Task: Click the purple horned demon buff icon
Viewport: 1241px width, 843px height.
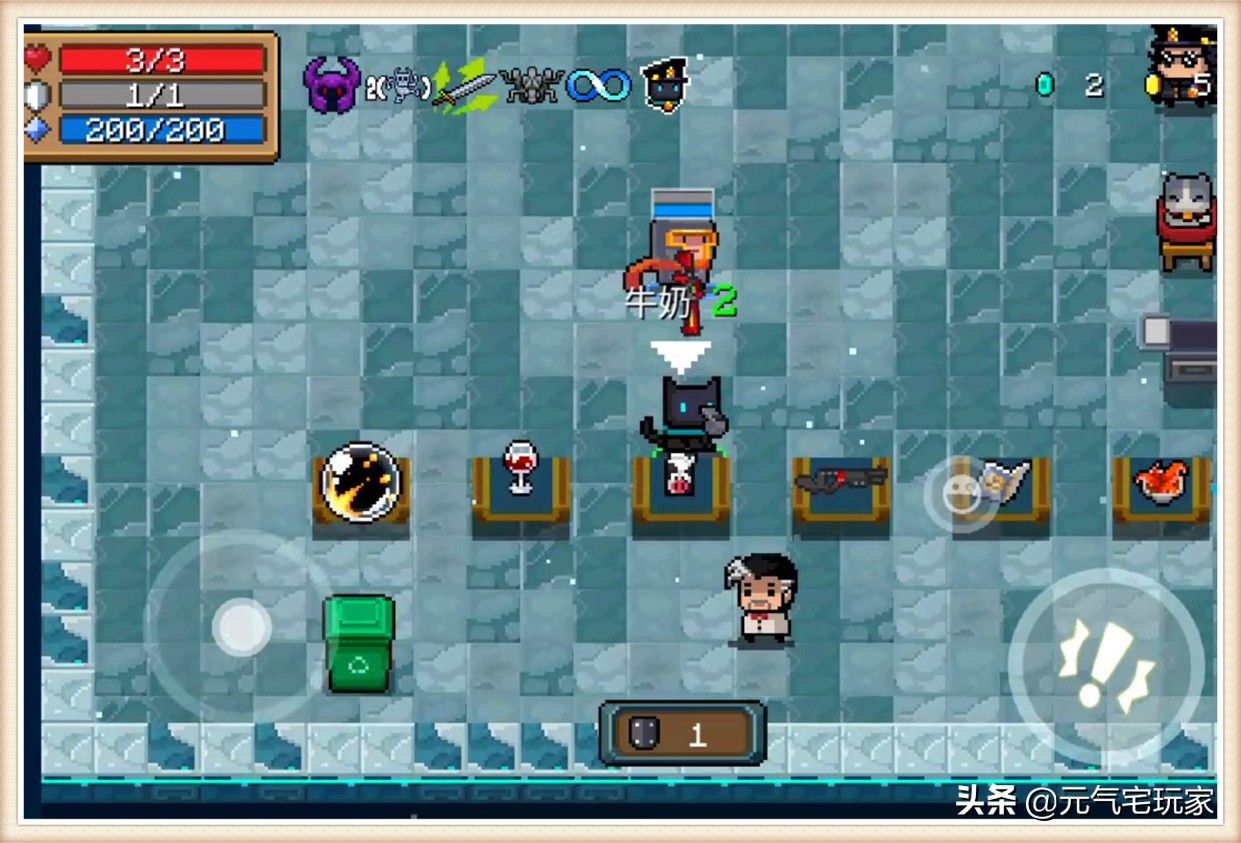Action: 331,85
